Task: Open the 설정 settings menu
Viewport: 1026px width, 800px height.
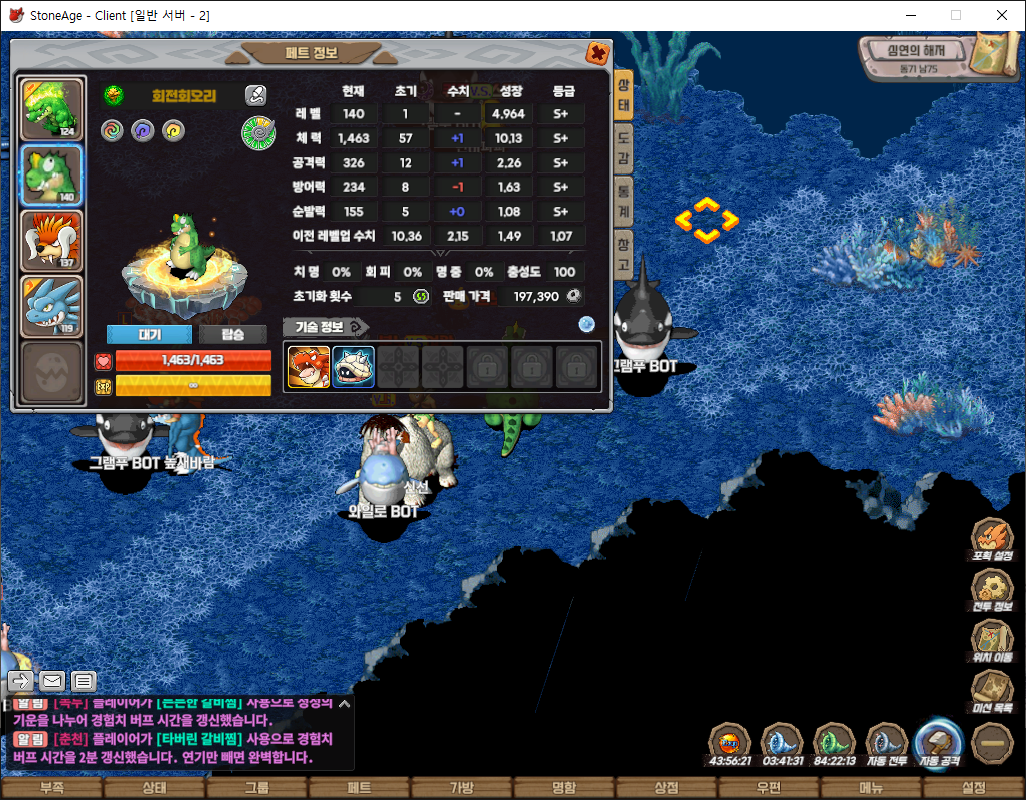Action: point(973,788)
